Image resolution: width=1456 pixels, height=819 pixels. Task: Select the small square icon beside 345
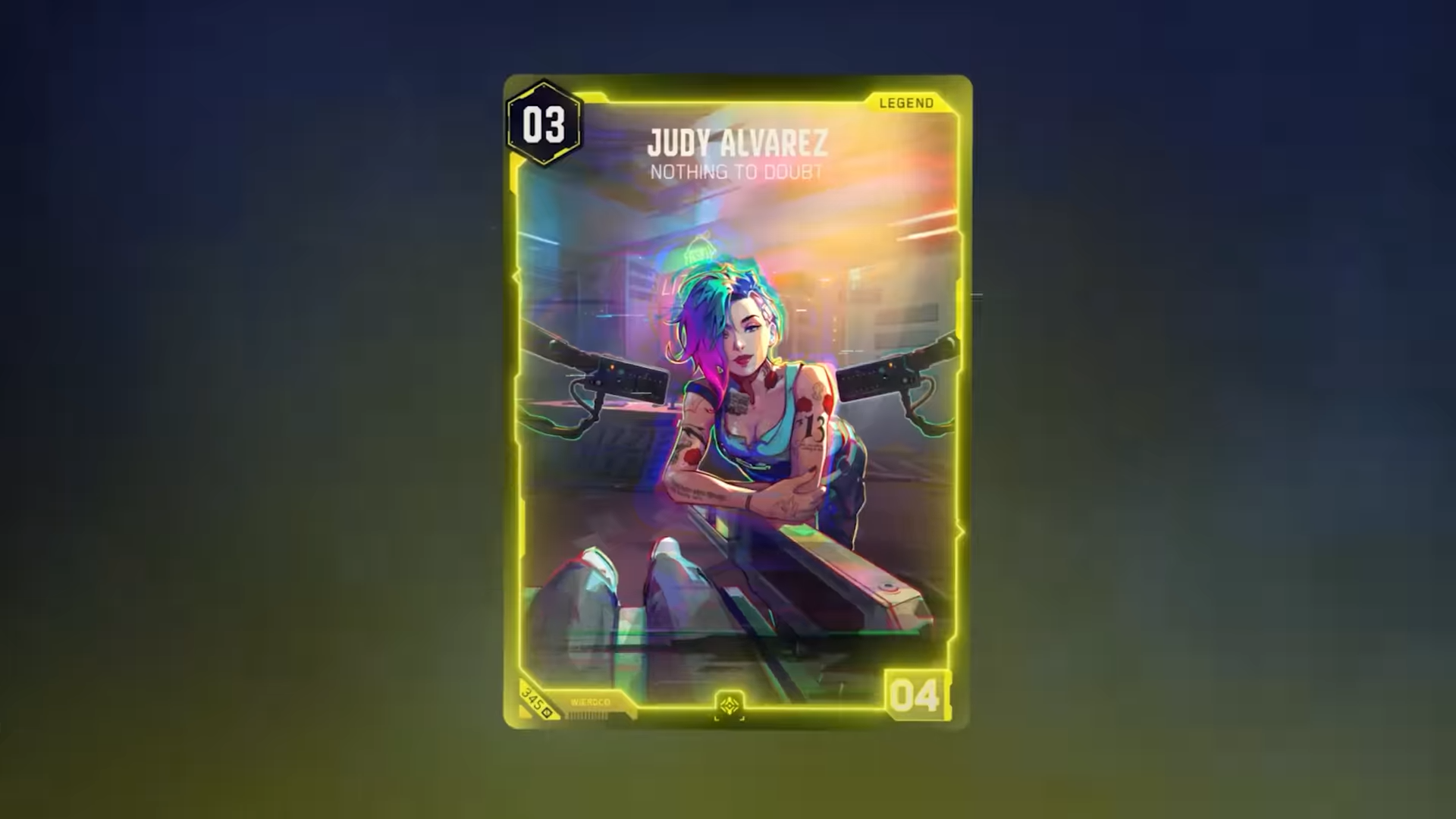pyautogui.click(x=545, y=712)
